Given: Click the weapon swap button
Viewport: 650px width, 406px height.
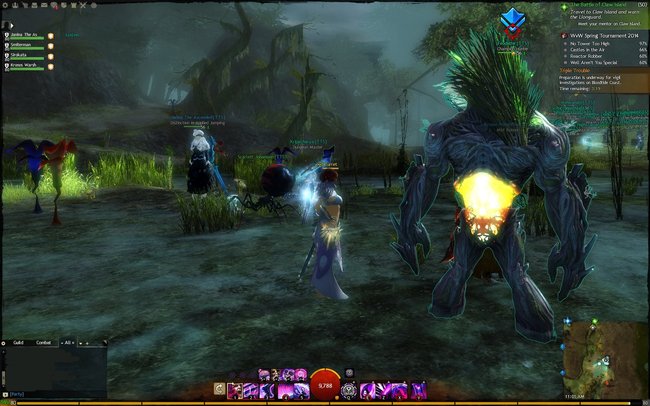Looking at the screenshot, I should pos(219,388).
